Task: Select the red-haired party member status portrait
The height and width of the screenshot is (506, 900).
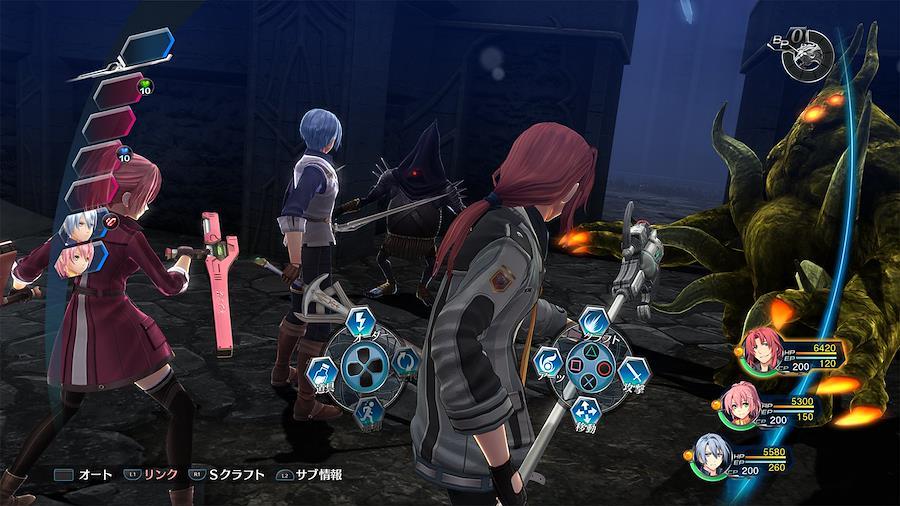Action: [755, 352]
